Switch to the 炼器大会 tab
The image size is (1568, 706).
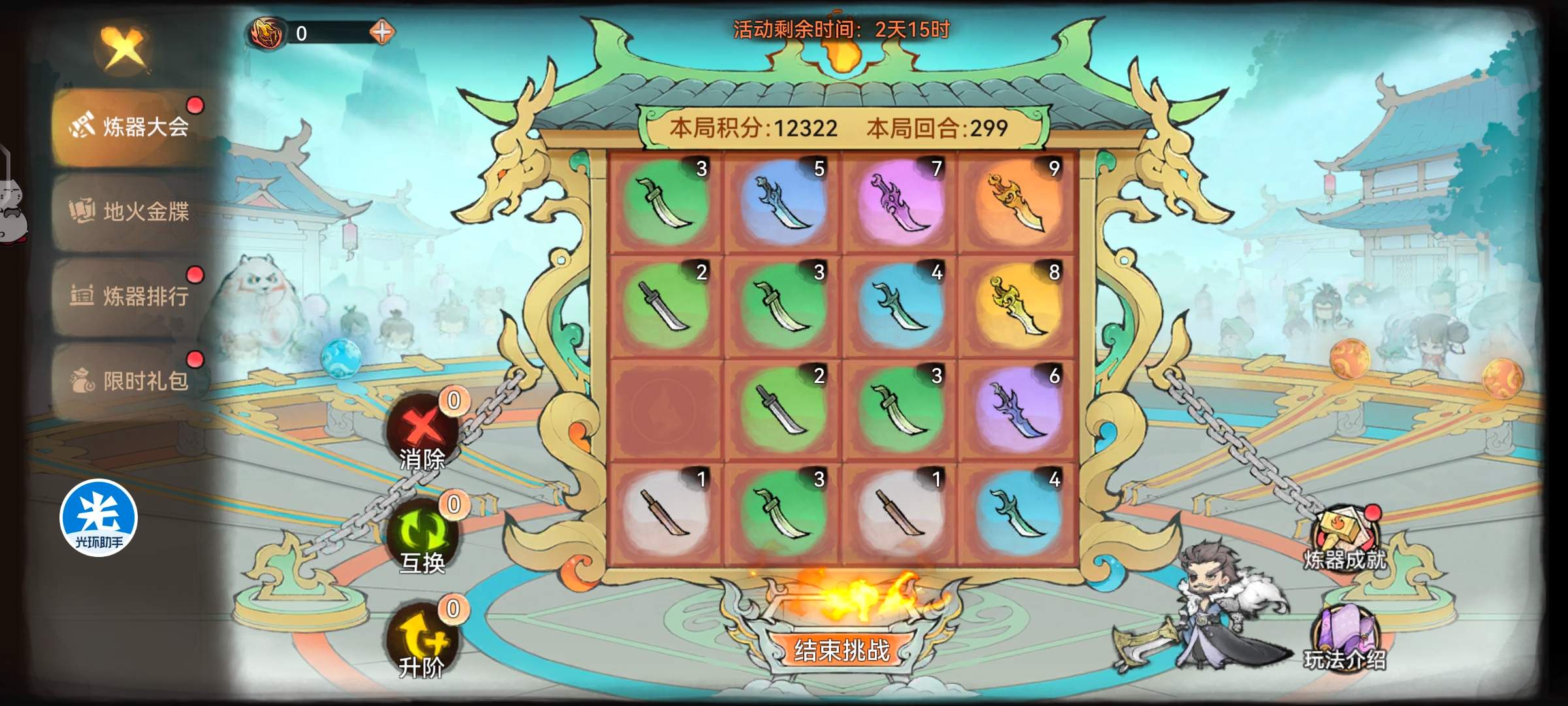(x=131, y=127)
